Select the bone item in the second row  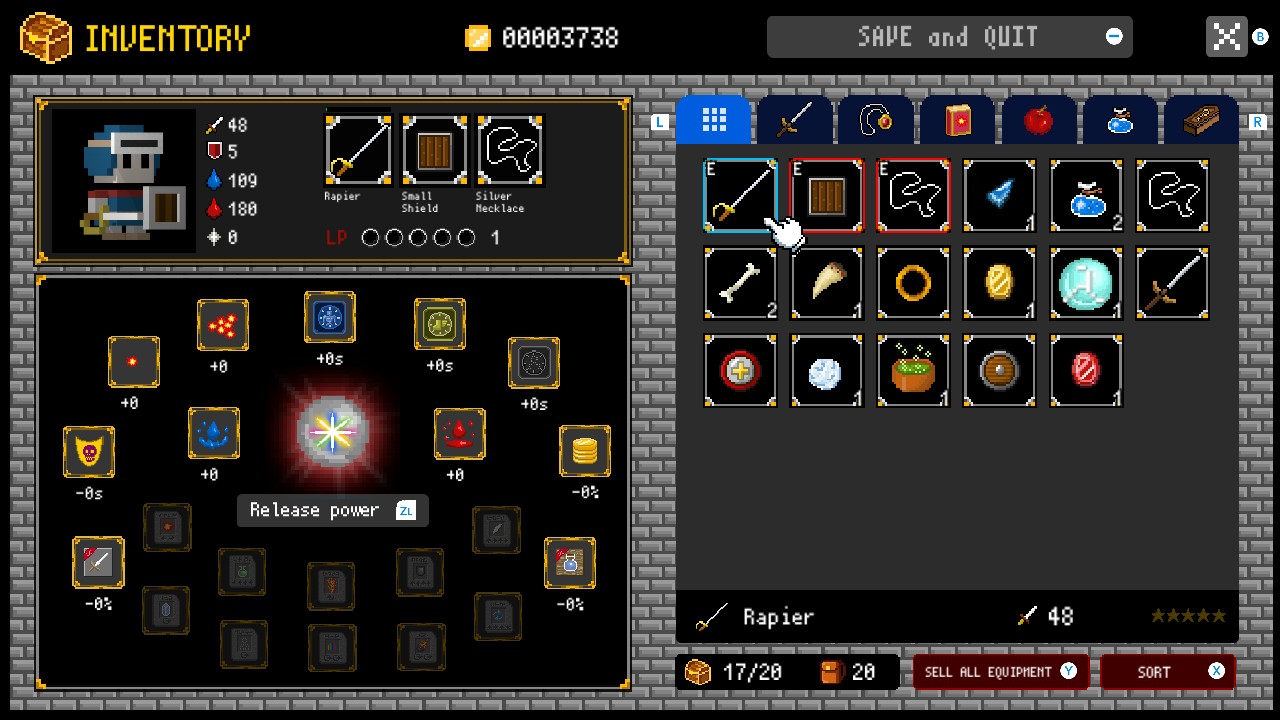pos(740,283)
